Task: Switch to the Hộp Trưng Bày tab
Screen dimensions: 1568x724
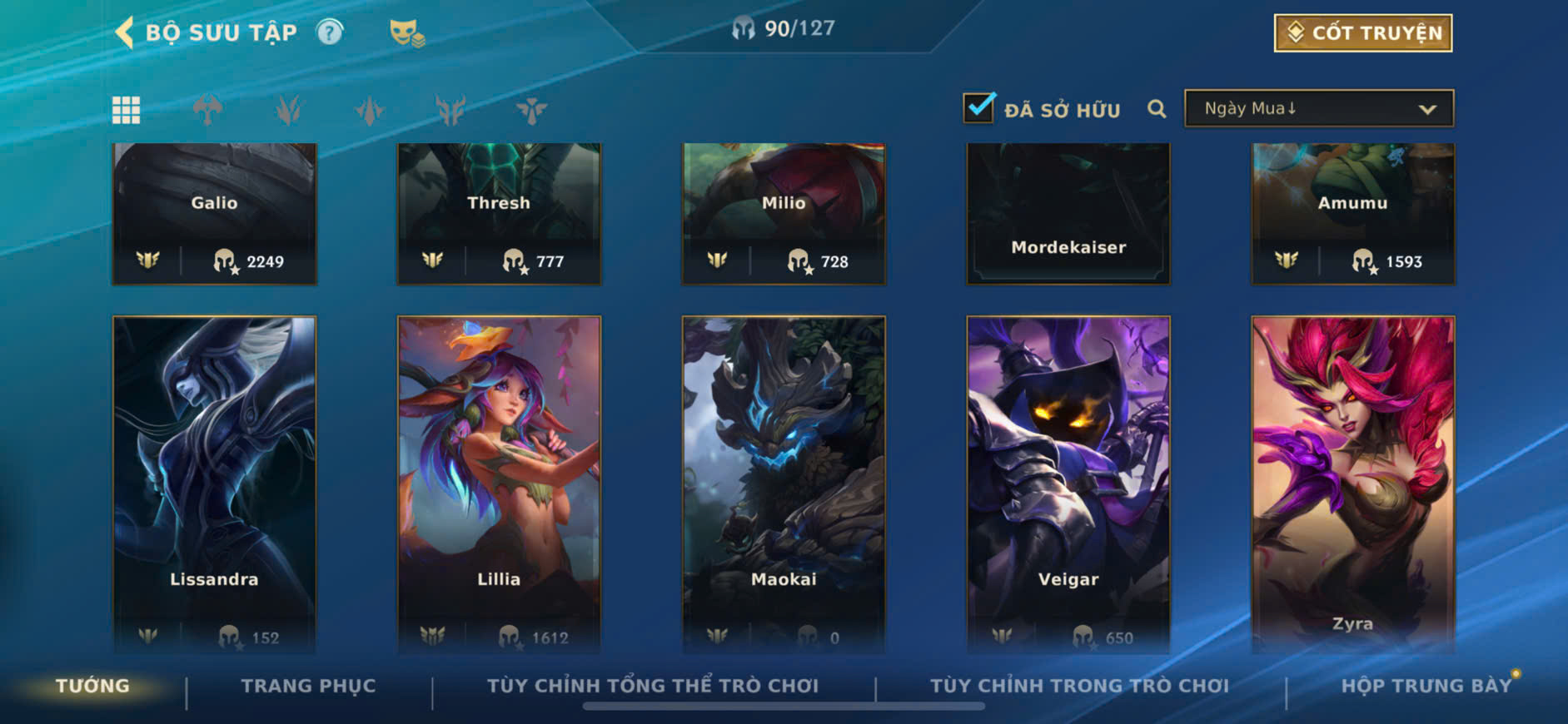Action: (x=1426, y=686)
